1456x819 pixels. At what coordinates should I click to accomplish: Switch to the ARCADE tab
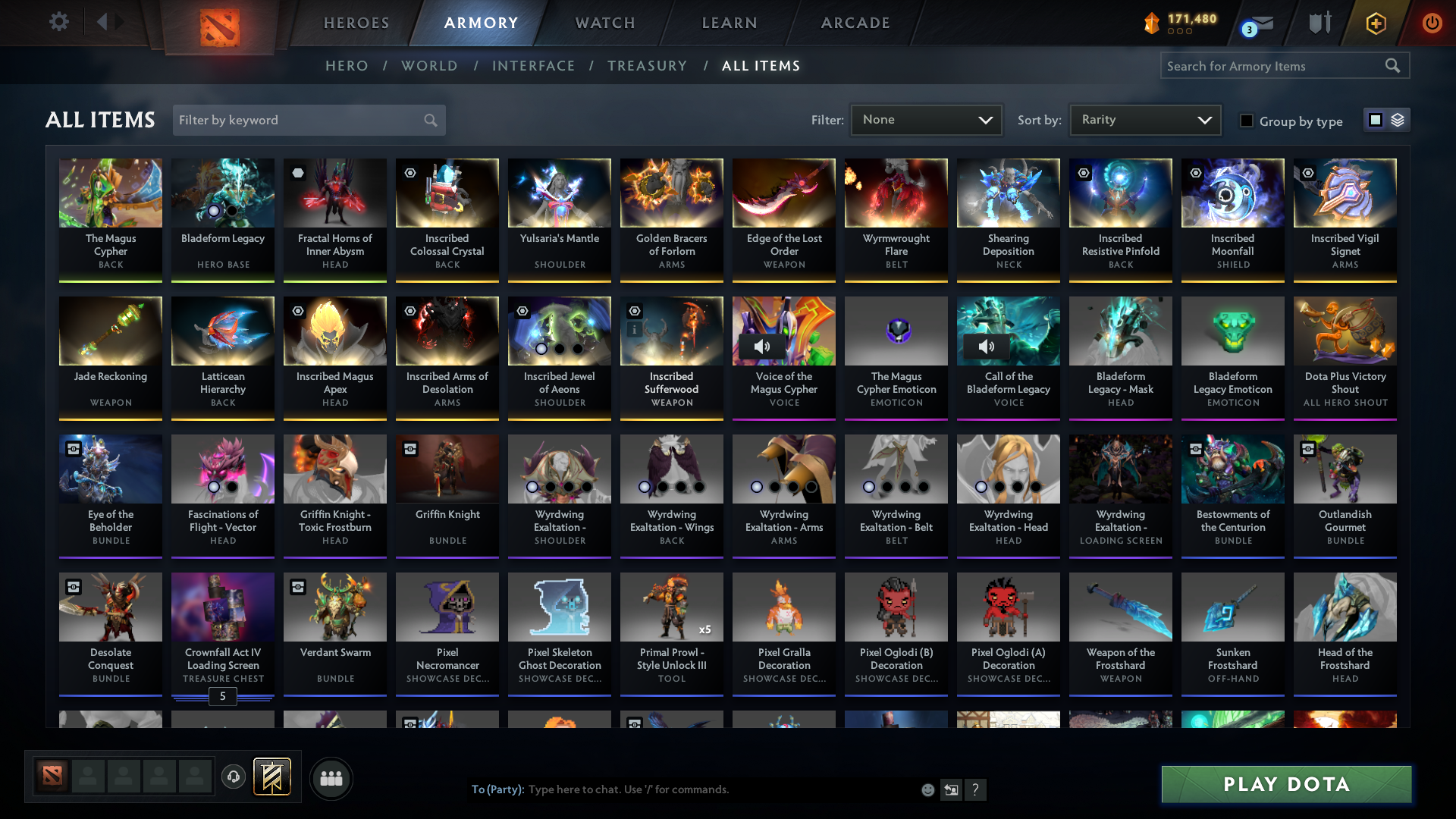(x=855, y=23)
